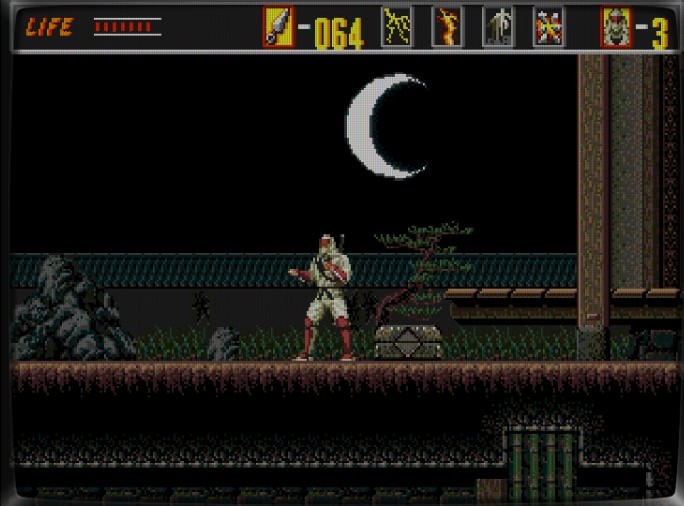The image size is (684, 506).
Task: Select the grey high-jump ninjutsu icon
Action: point(498,27)
